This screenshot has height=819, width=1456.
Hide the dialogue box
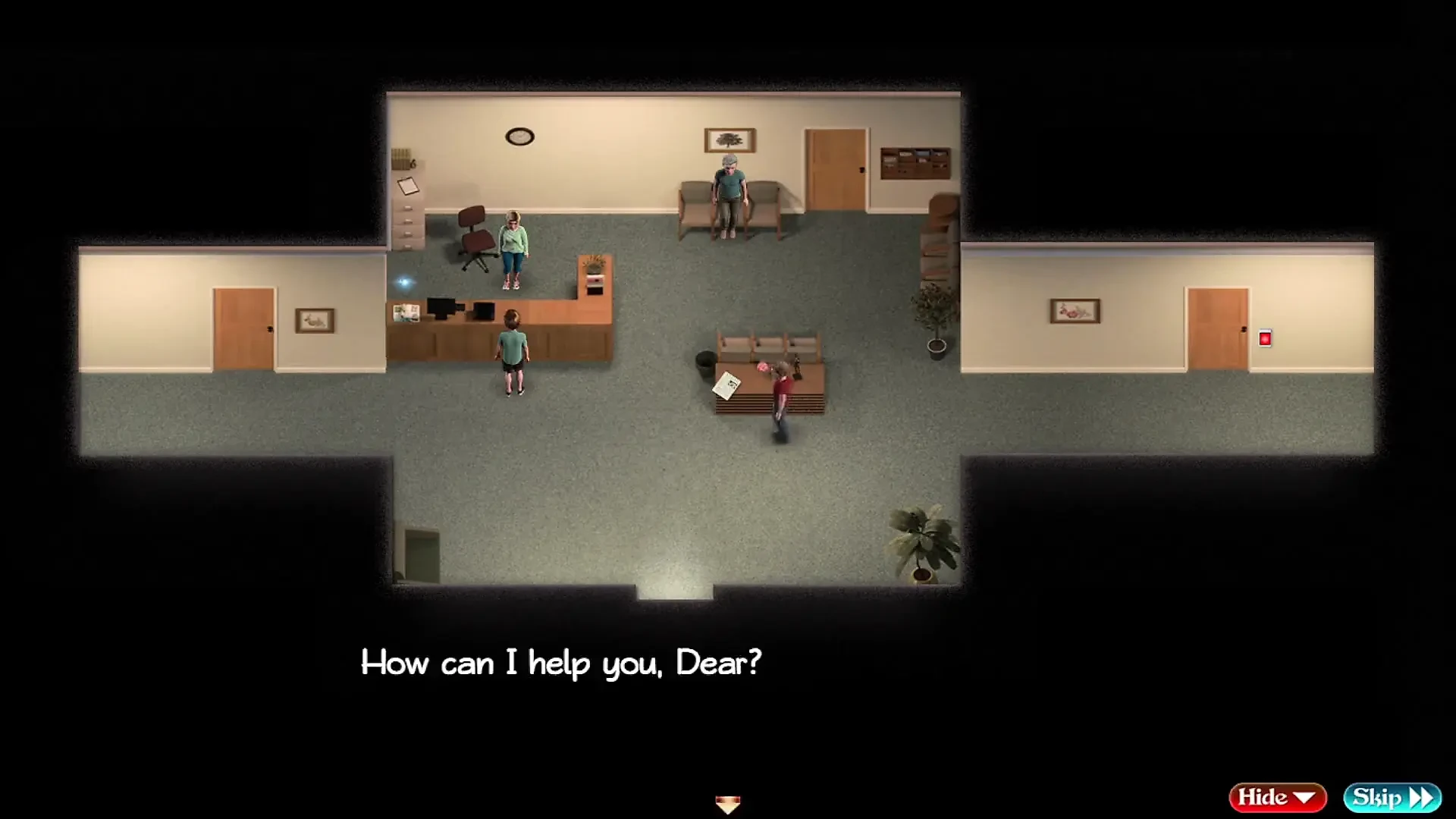coord(1277,797)
